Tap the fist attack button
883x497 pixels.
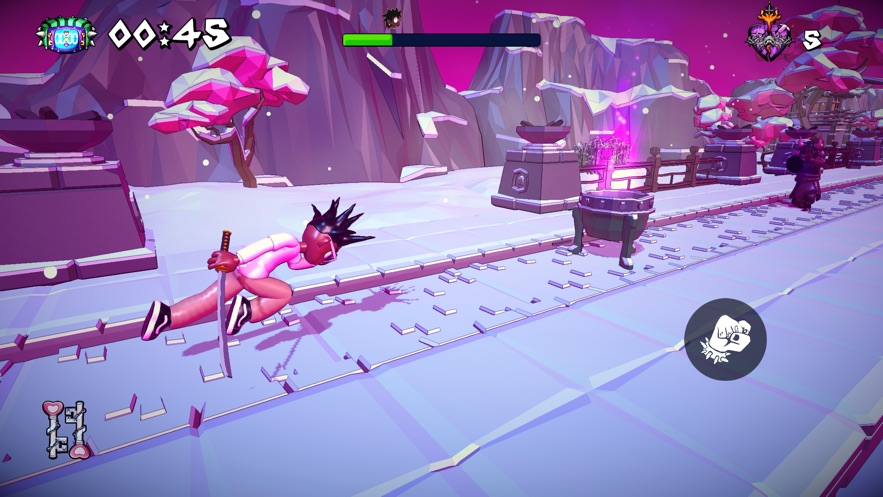[725, 339]
